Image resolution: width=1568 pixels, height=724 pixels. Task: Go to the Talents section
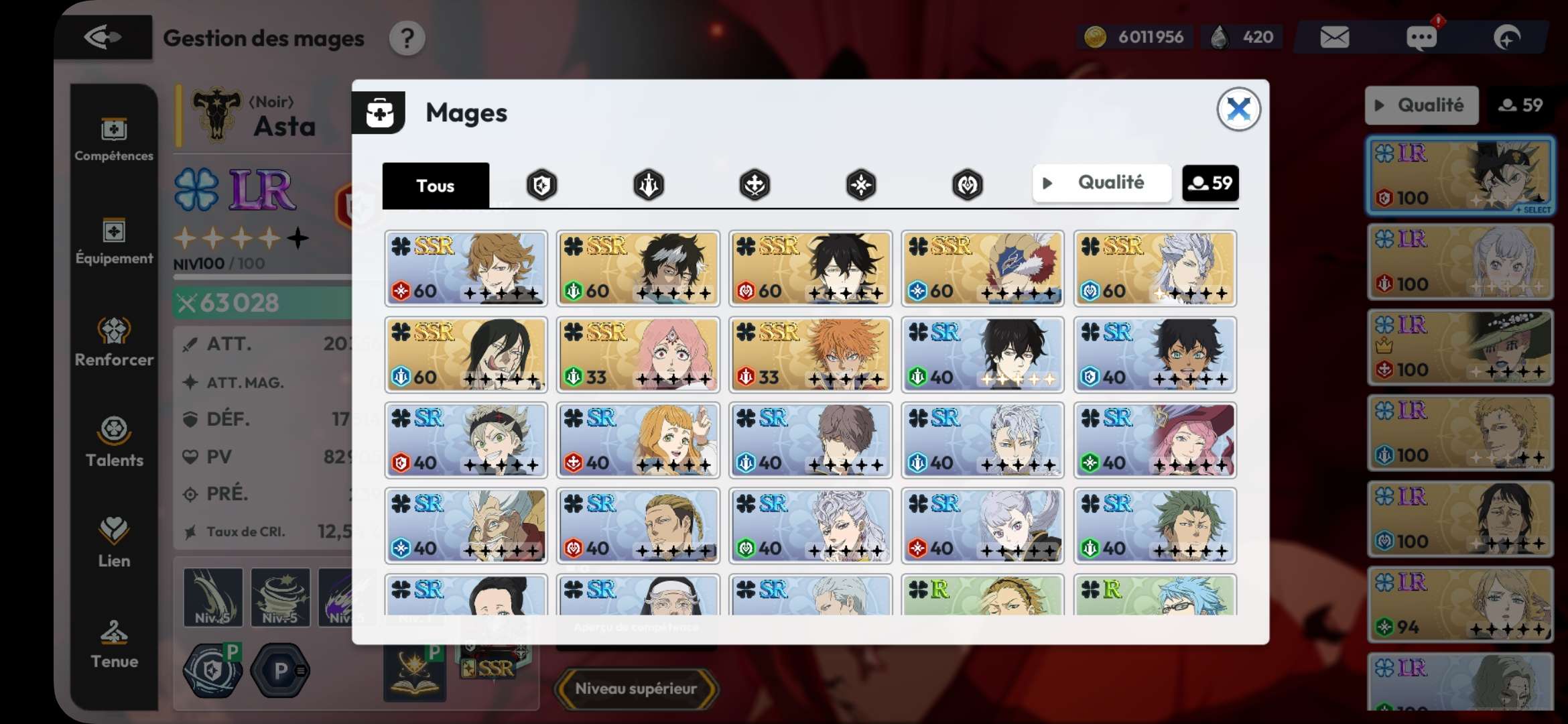tap(114, 441)
